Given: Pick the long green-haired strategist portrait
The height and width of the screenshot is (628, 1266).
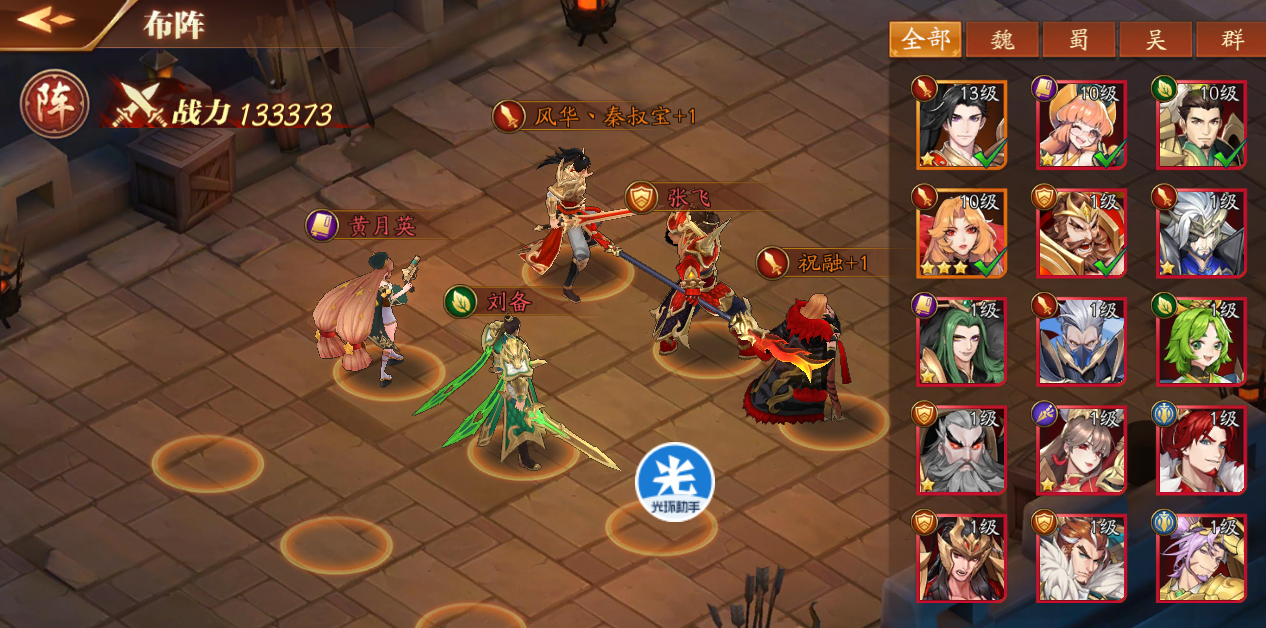Looking at the screenshot, I should tap(961, 341).
